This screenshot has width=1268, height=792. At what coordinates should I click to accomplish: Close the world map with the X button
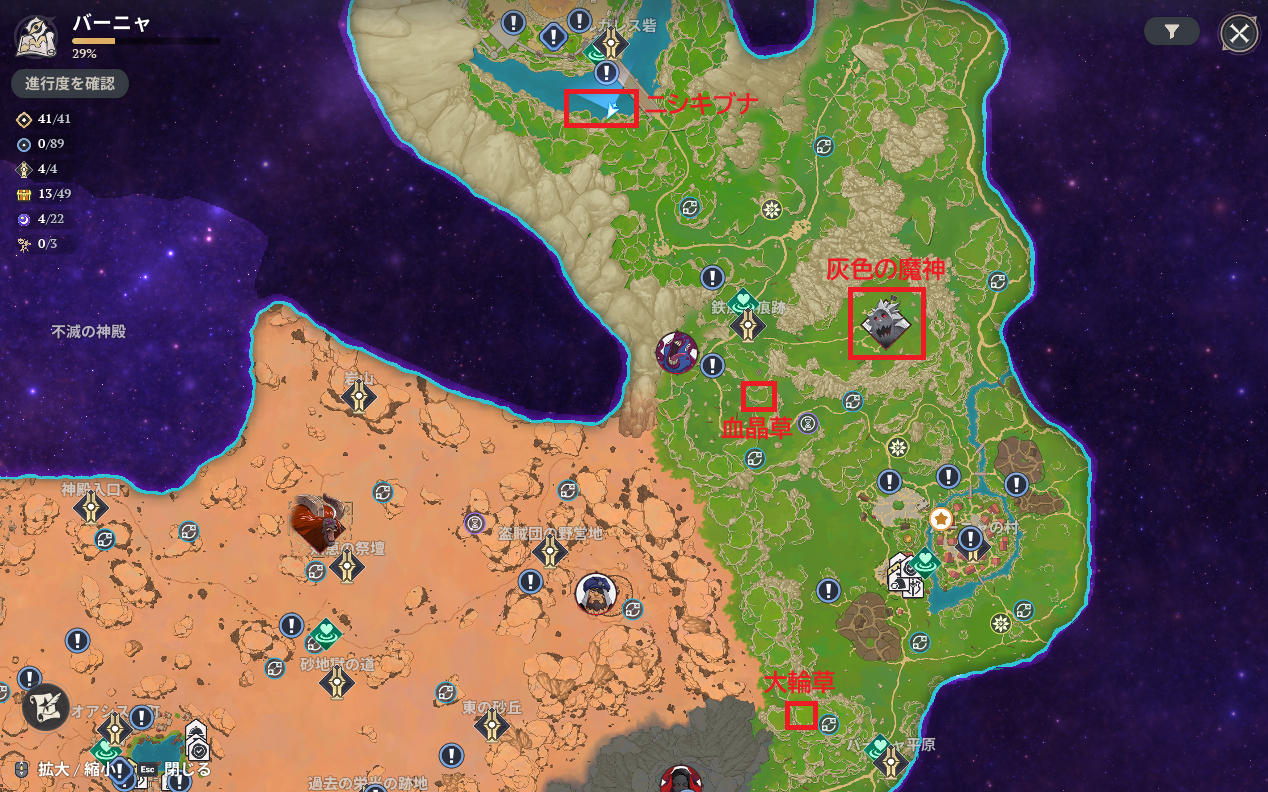click(x=1239, y=33)
